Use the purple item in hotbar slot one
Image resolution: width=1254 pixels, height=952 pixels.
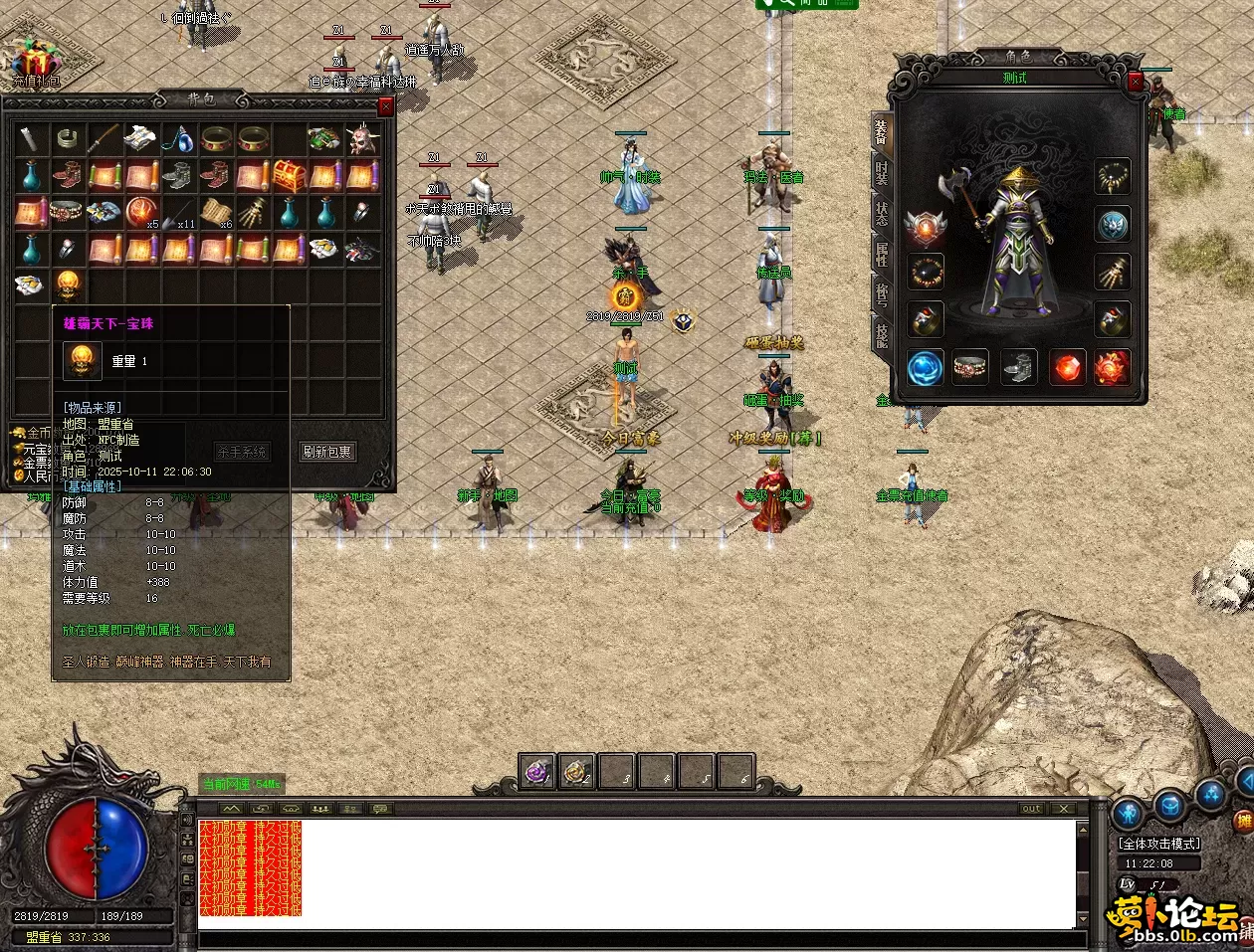(x=537, y=772)
